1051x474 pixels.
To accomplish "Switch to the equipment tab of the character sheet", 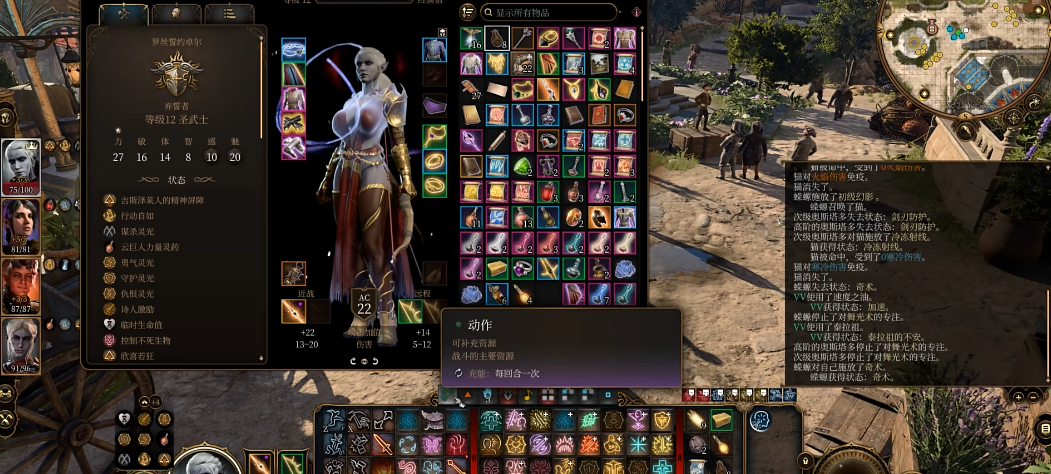I will tap(124, 13).
